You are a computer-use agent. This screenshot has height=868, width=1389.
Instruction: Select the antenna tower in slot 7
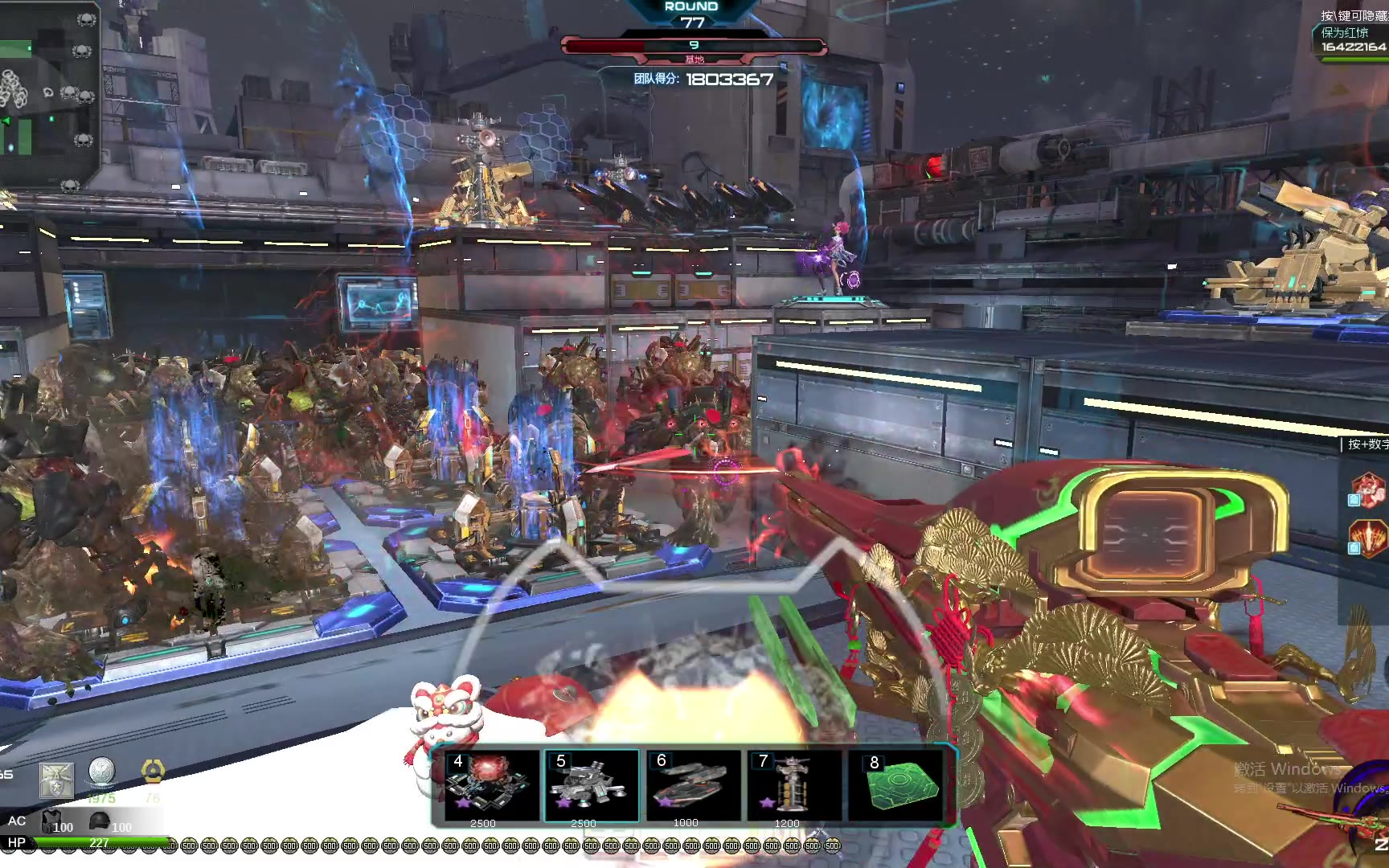click(793, 784)
